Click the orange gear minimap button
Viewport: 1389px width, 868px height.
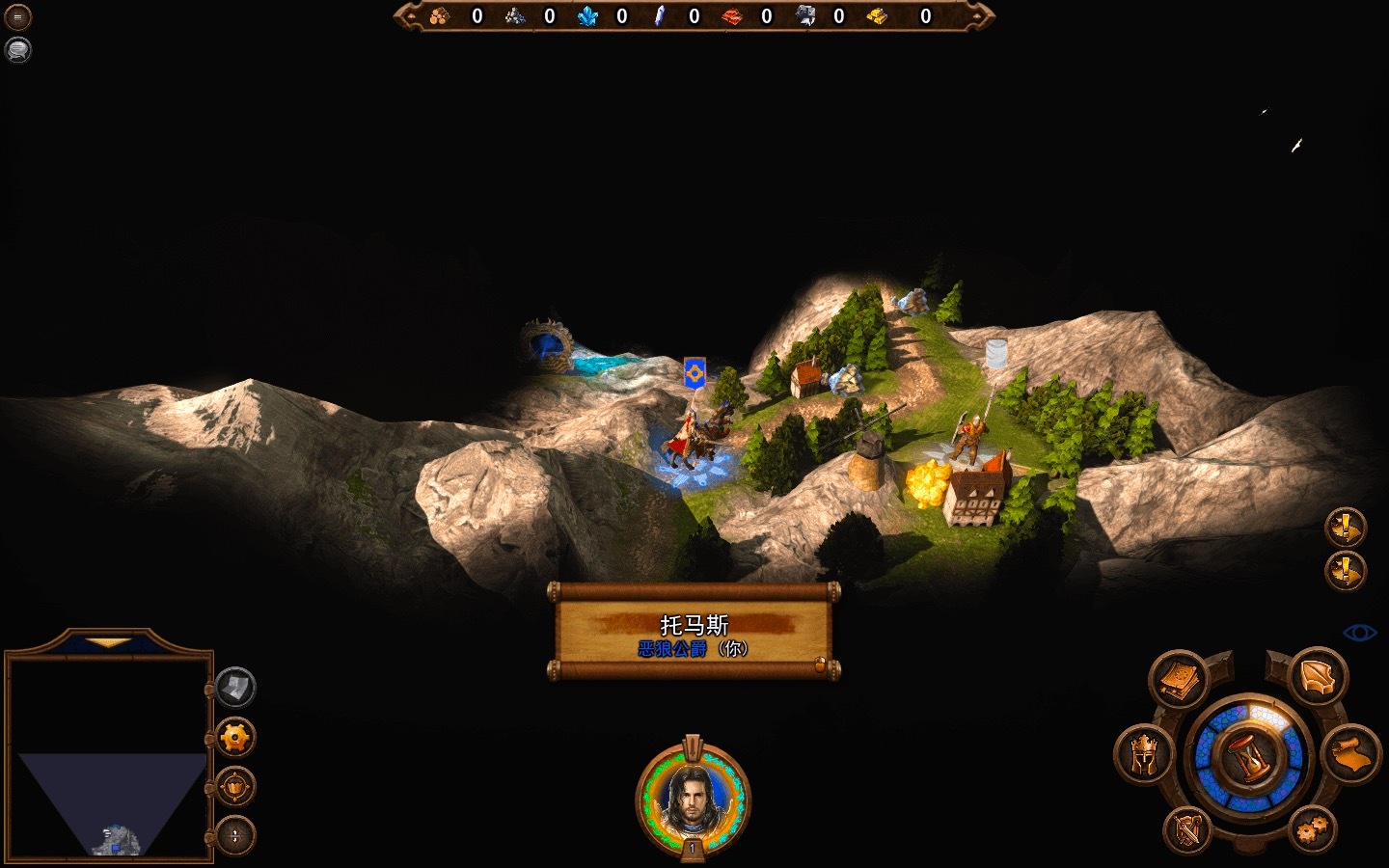pyautogui.click(x=235, y=739)
